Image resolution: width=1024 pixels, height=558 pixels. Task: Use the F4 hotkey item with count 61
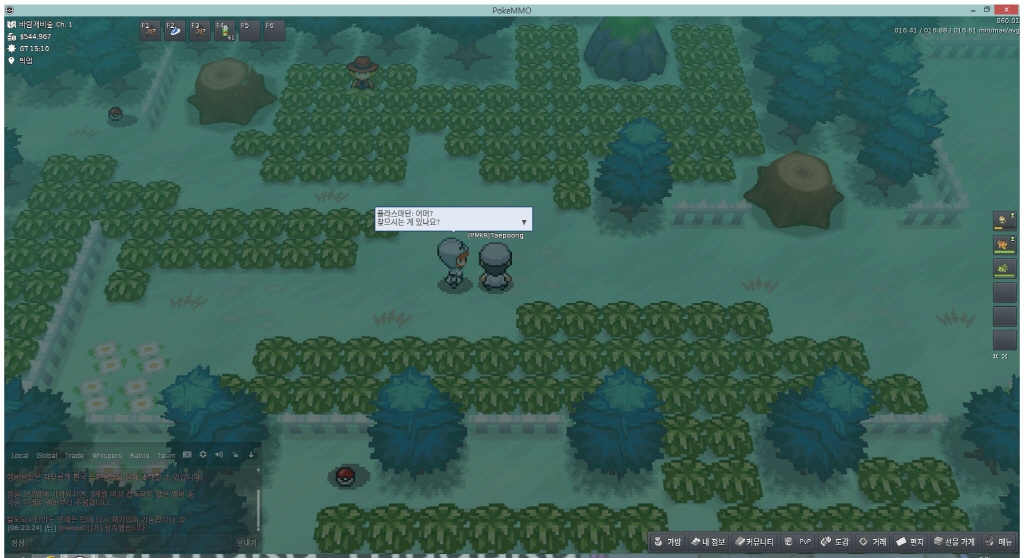tap(224, 31)
